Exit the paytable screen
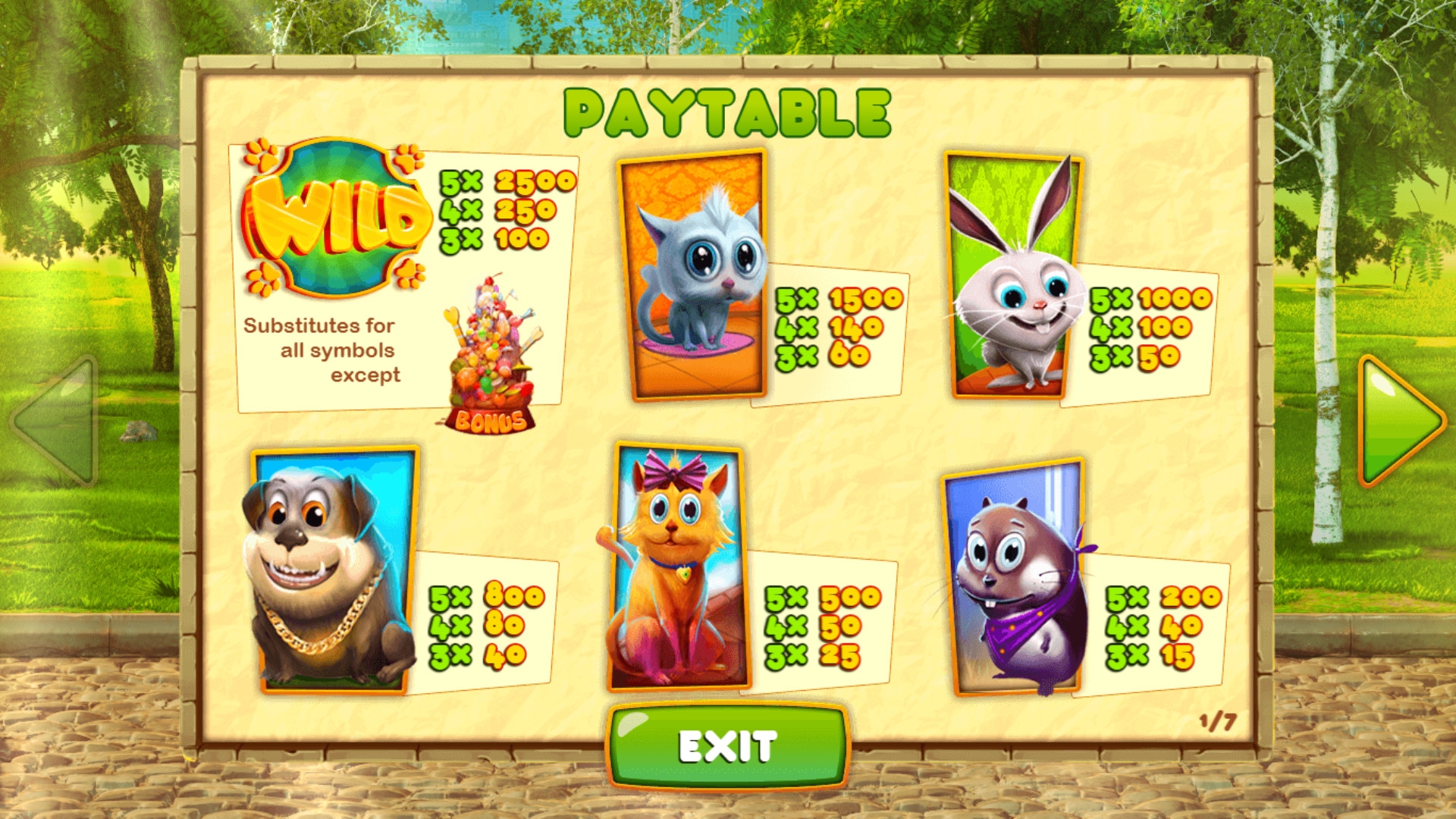The width and height of the screenshot is (1456, 819). tap(727, 746)
